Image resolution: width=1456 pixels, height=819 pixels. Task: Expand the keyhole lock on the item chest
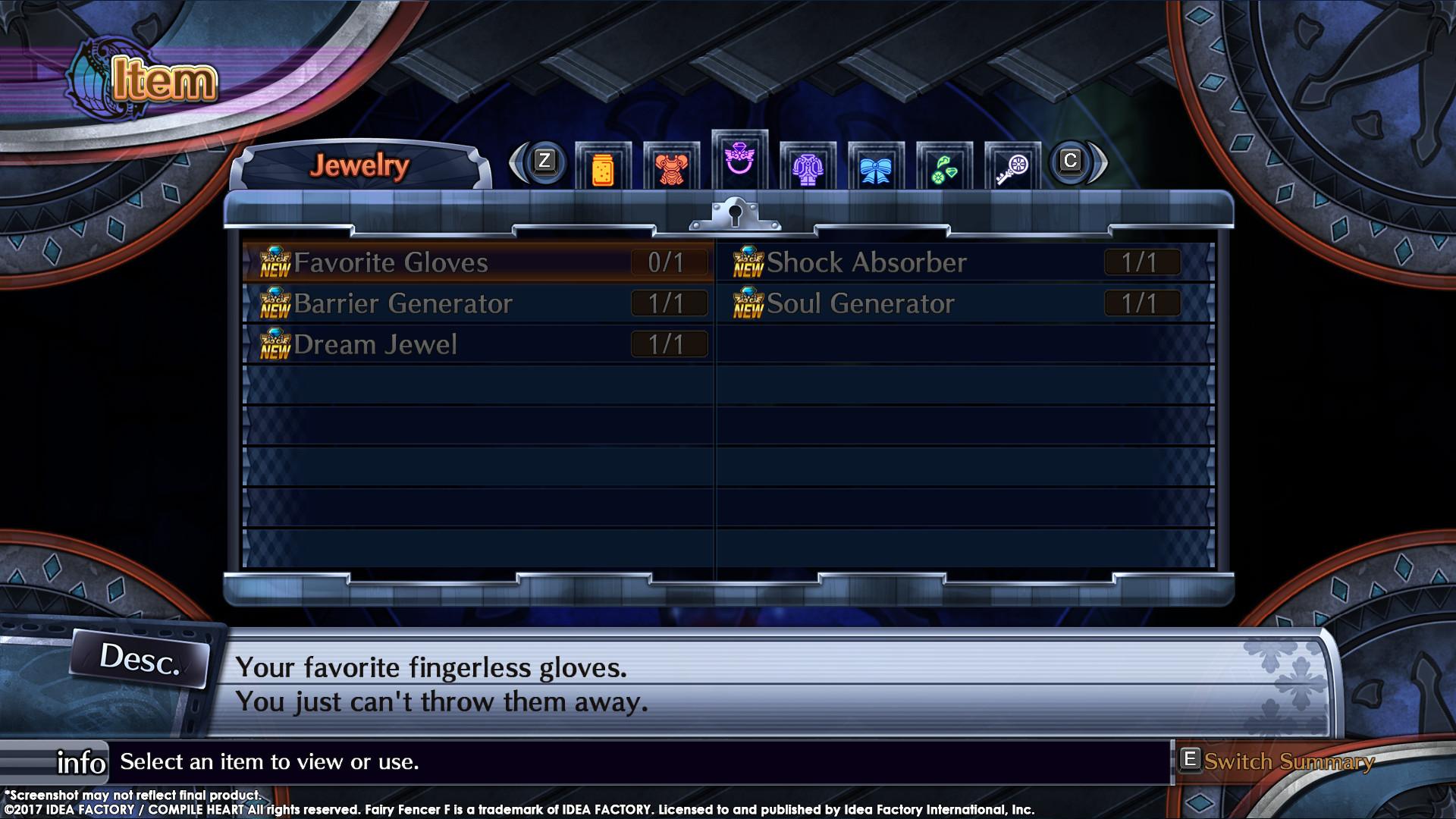(x=734, y=215)
